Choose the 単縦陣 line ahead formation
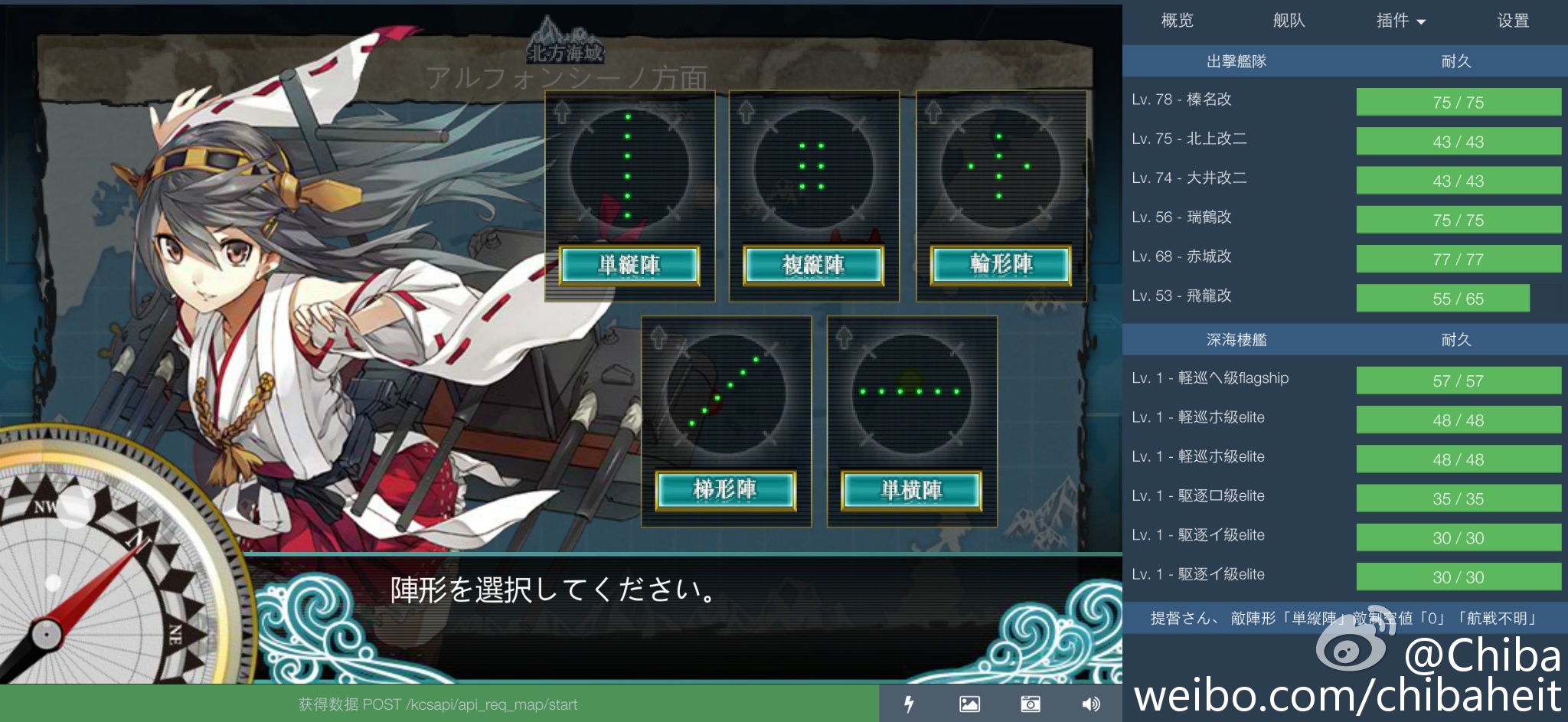Screen dimensions: 1568x722 pos(629,265)
